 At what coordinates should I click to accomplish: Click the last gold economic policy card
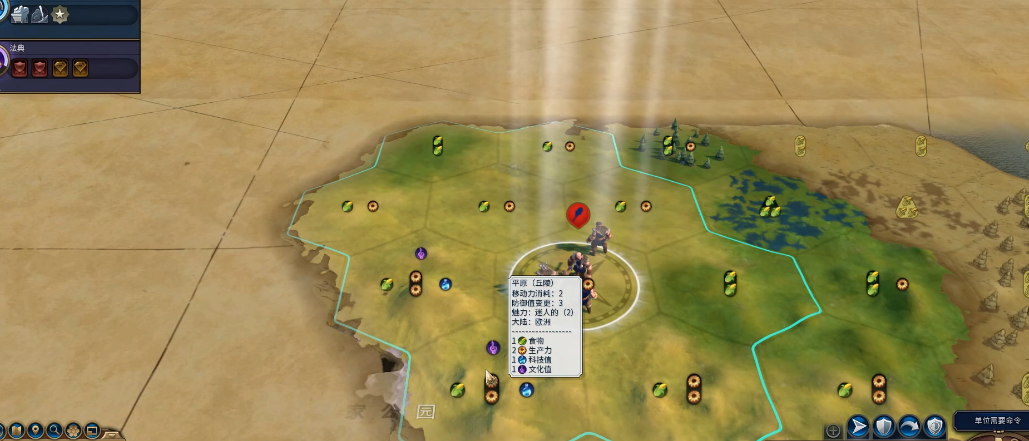pyautogui.click(x=80, y=68)
